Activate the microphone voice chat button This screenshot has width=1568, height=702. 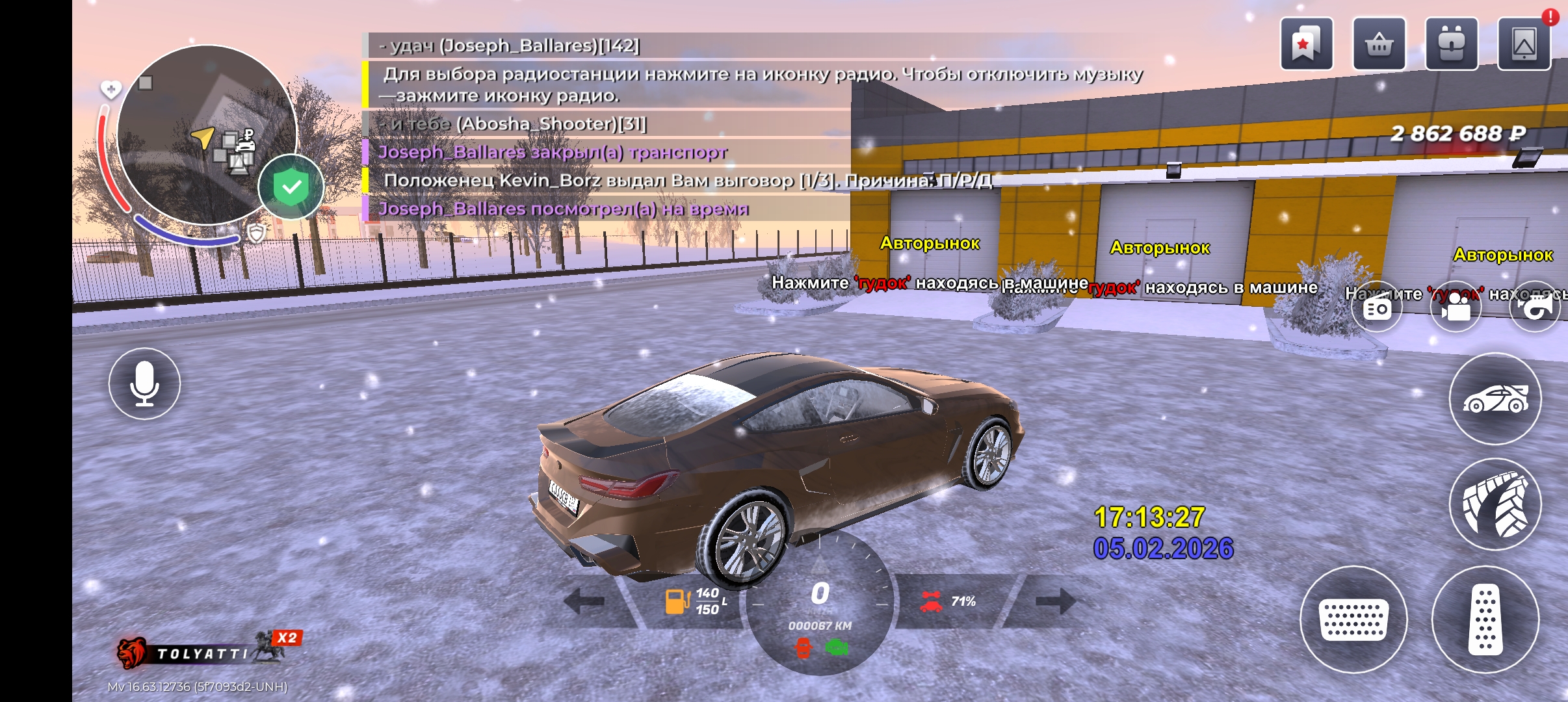coord(144,383)
